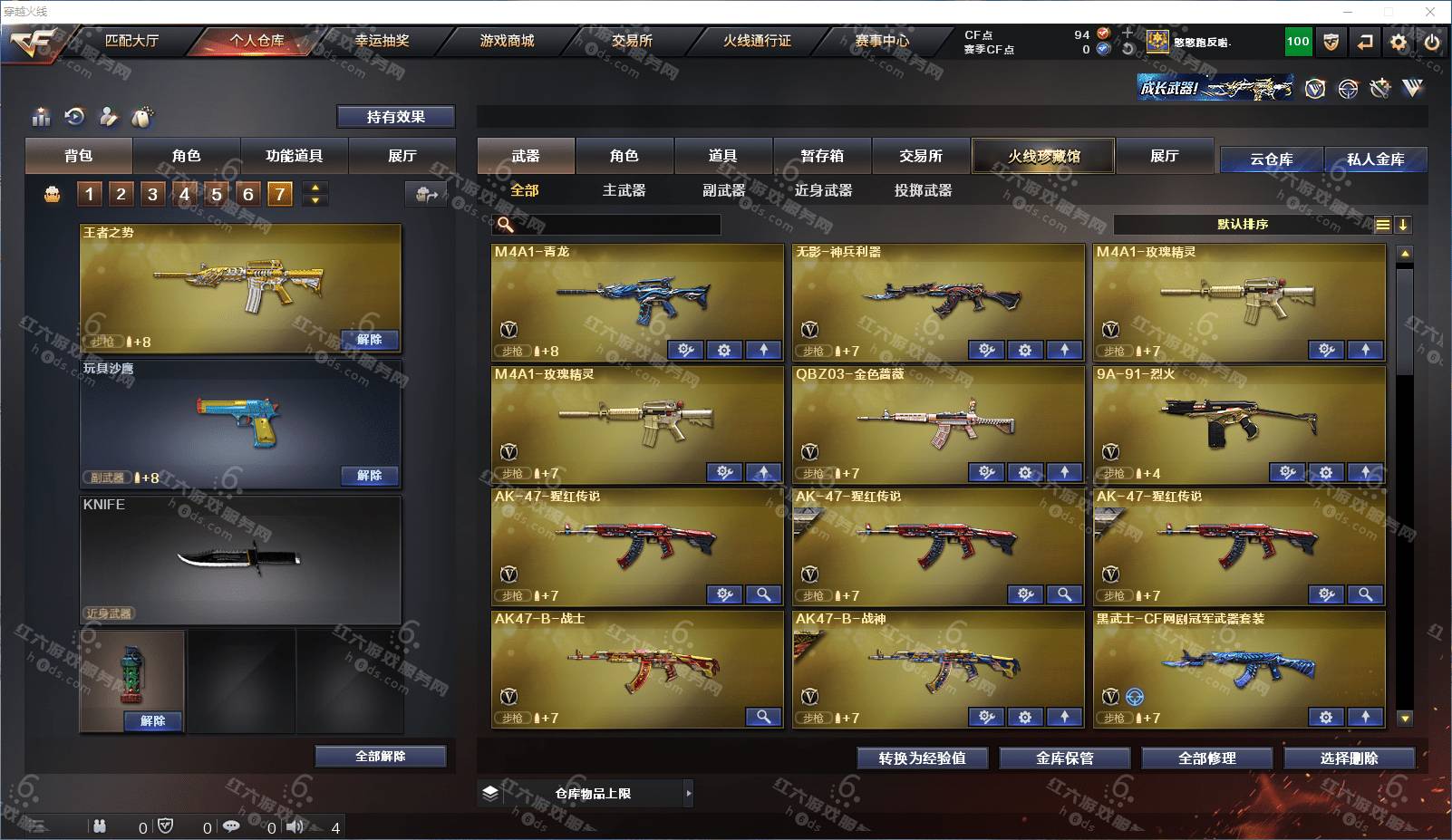Open the 火线珍藏馆 tab

coord(1043,156)
